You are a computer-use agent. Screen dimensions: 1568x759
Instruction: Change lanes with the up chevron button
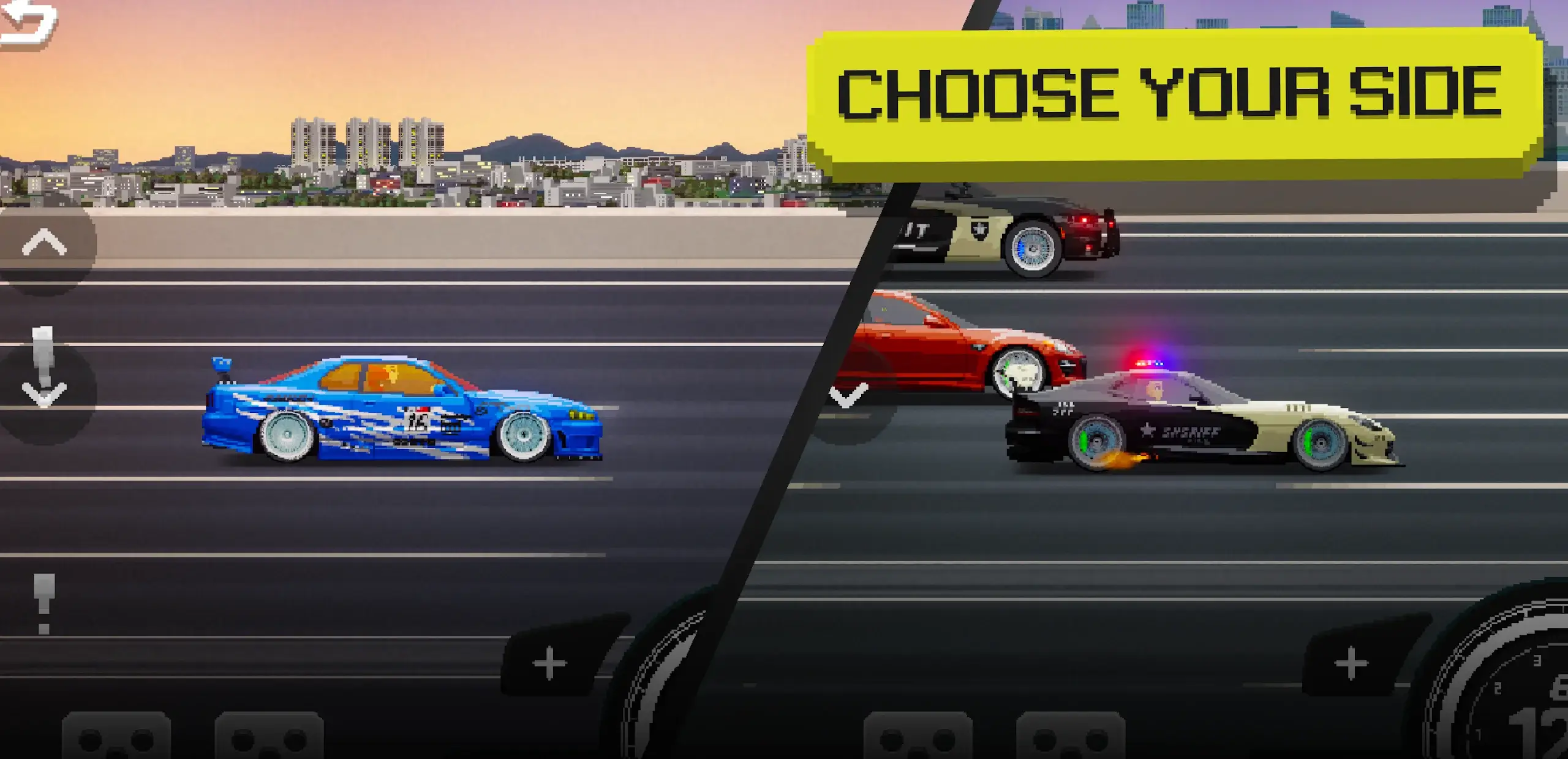[44, 244]
